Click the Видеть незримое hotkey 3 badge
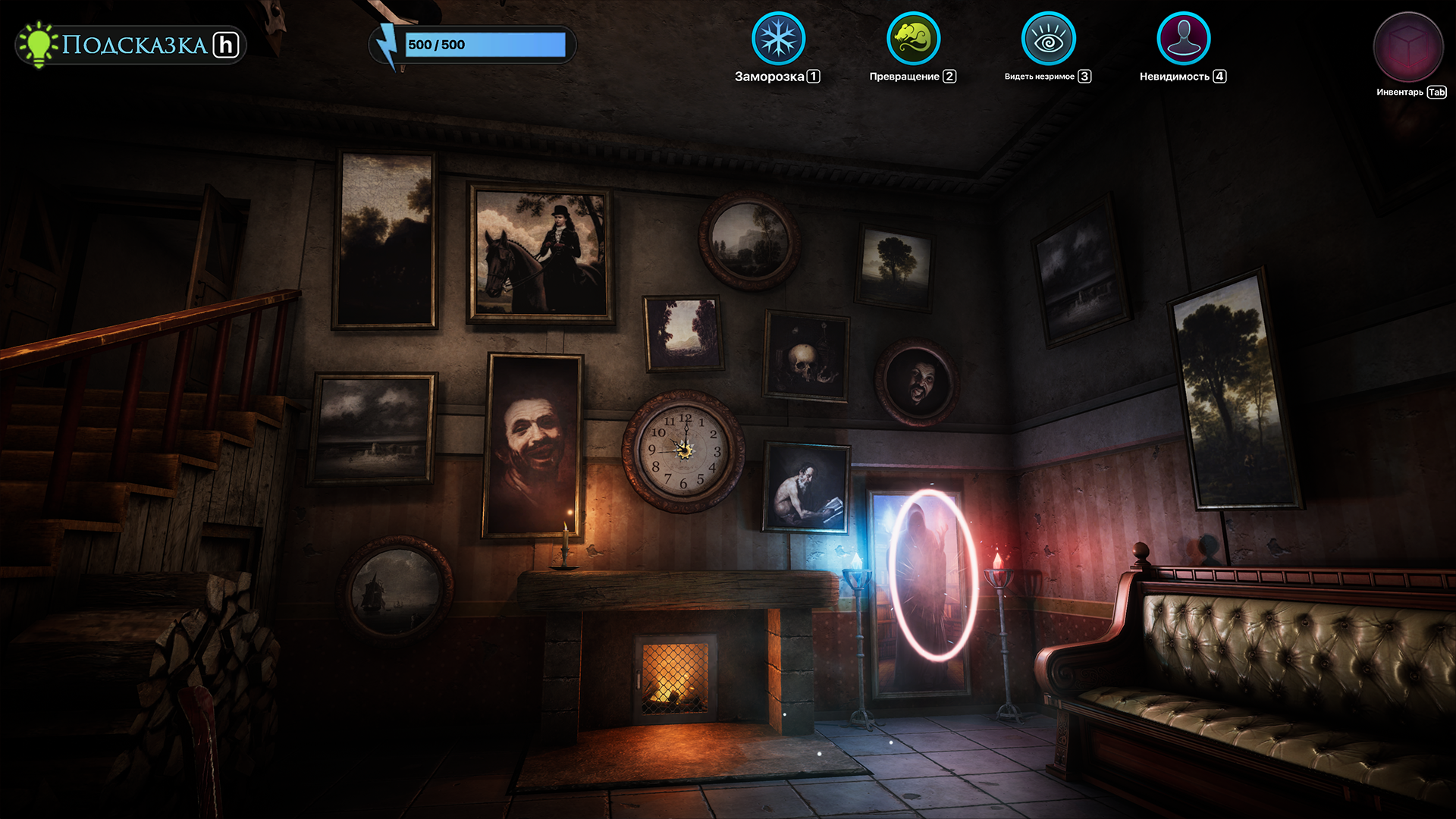This screenshot has height=819, width=1456. pyautogui.click(x=1084, y=76)
